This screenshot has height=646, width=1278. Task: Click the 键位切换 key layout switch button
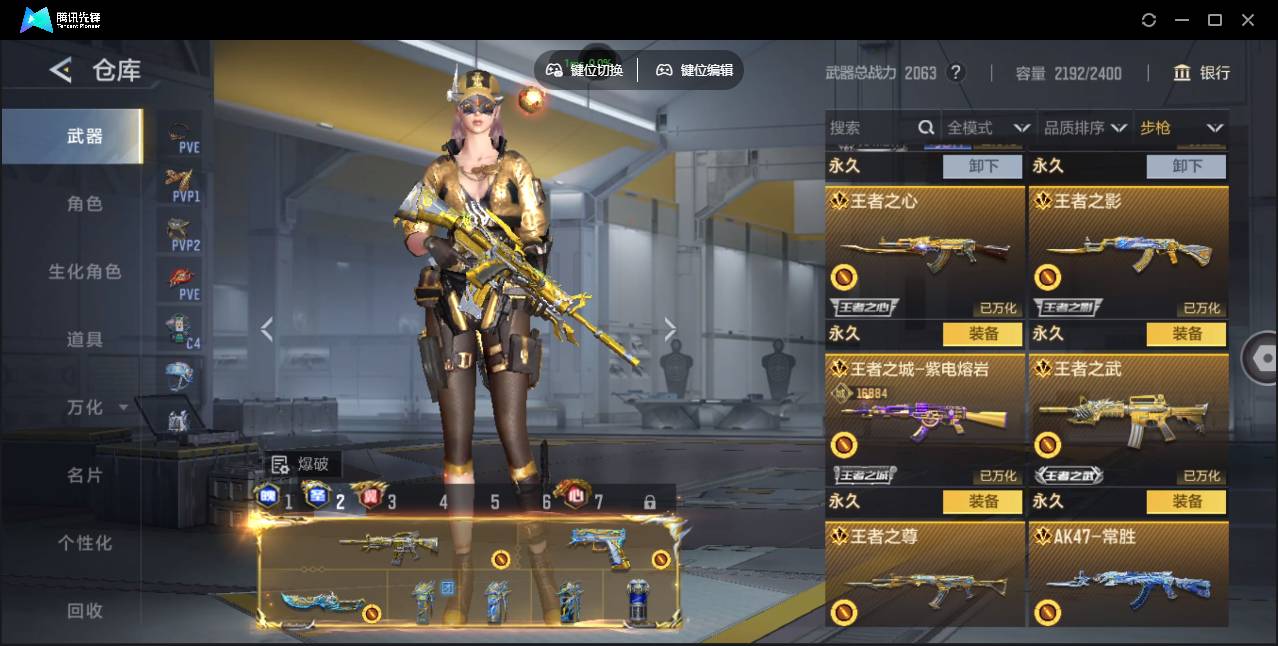[x=586, y=70]
